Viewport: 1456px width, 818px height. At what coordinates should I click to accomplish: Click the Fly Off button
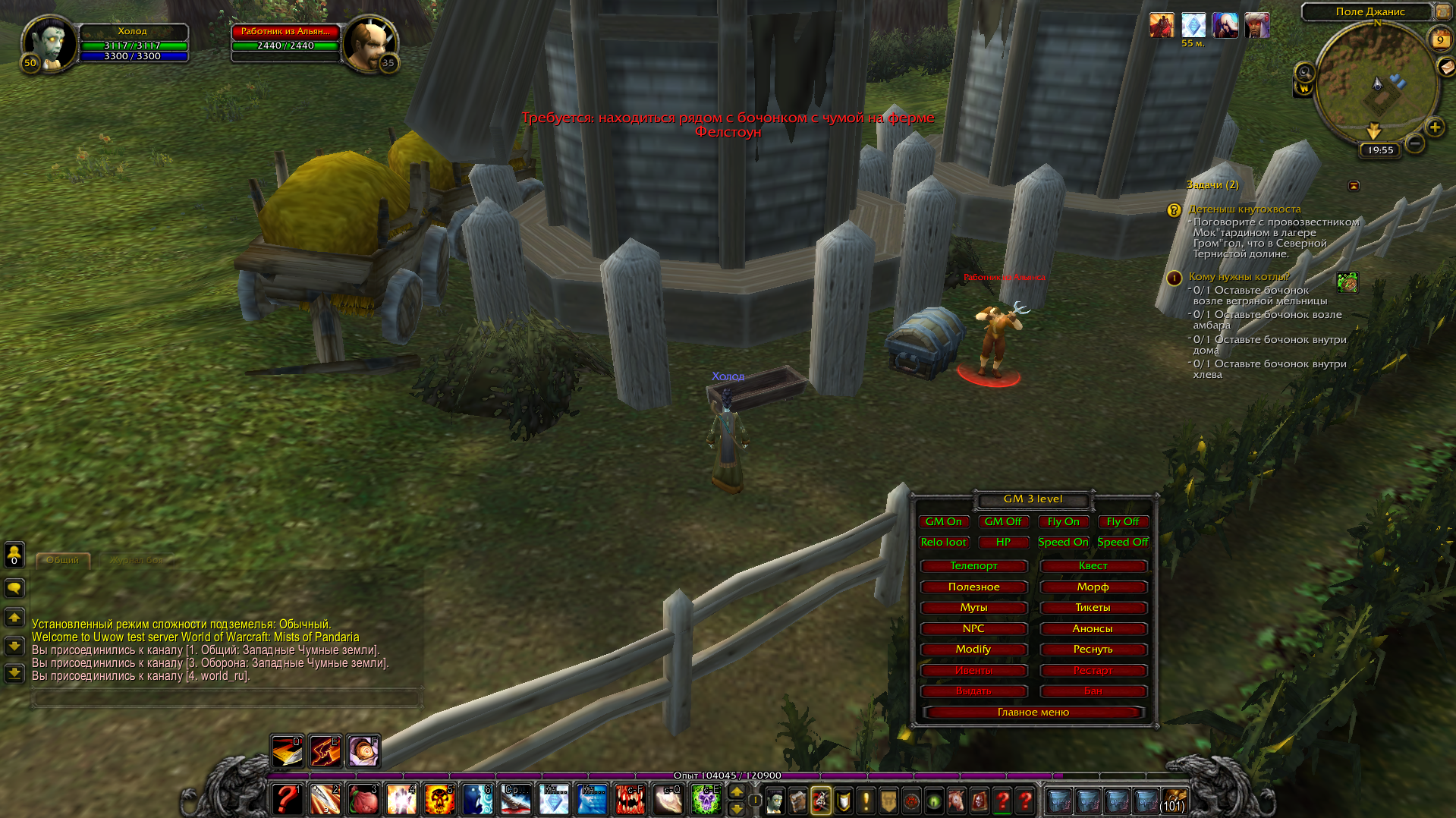1122,521
